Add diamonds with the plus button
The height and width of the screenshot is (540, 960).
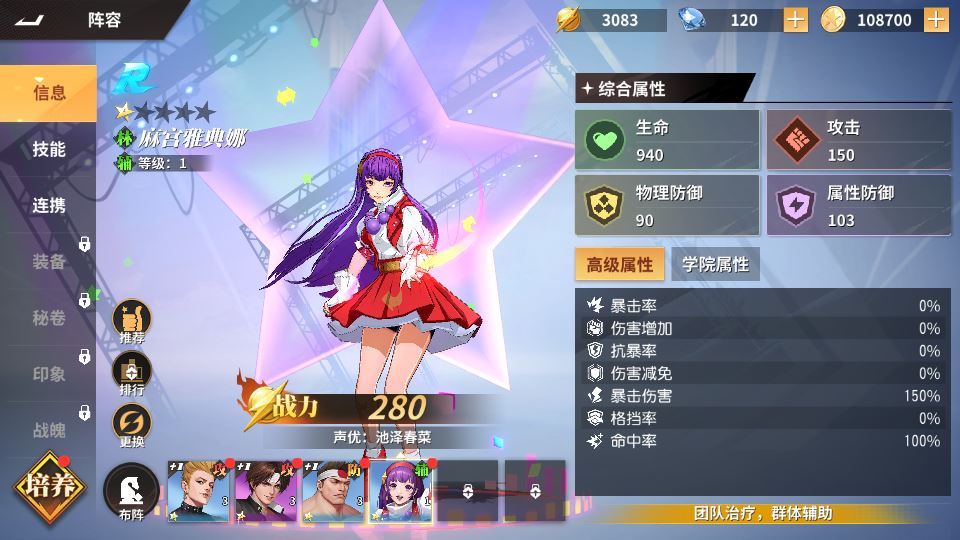[795, 20]
